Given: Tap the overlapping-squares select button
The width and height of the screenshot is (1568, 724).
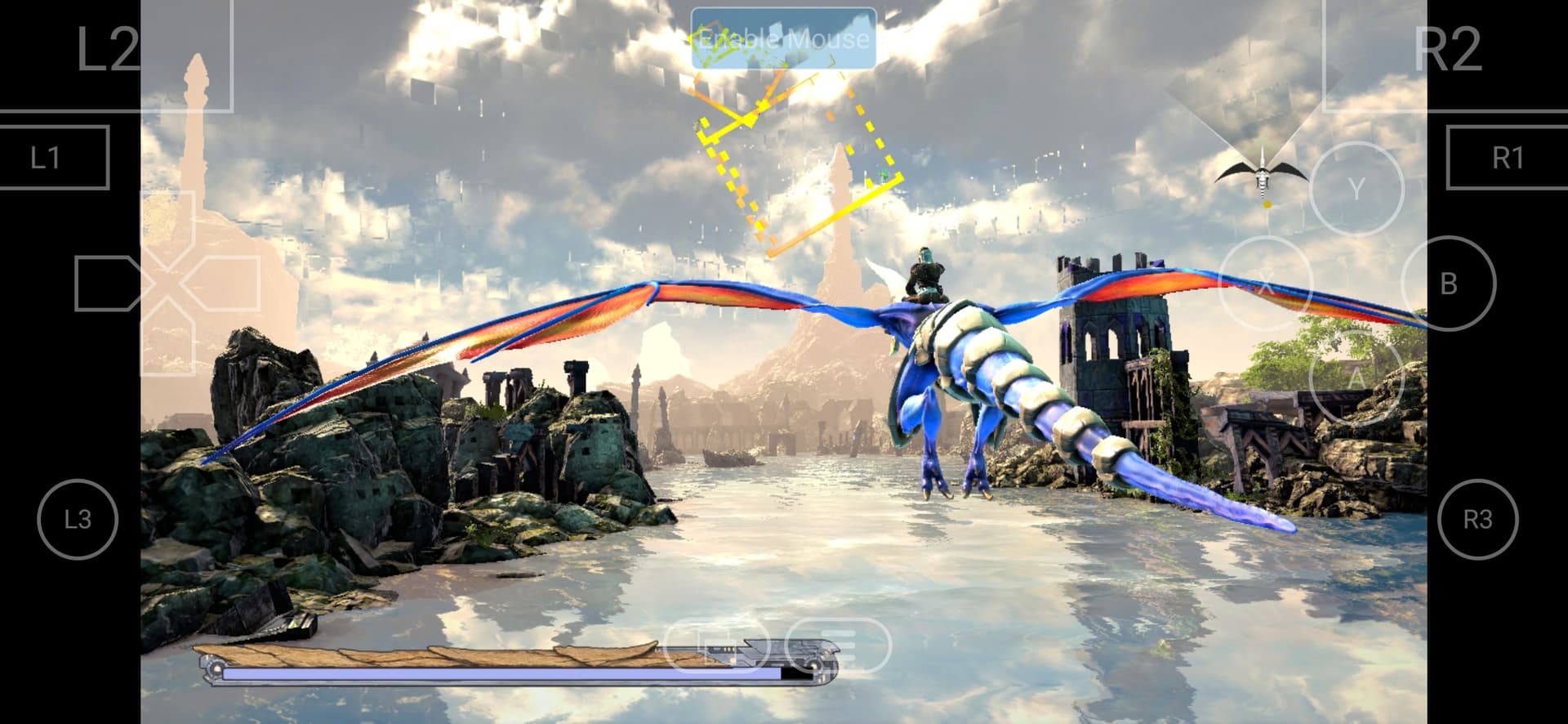Looking at the screenshot, I should [716, 646].
